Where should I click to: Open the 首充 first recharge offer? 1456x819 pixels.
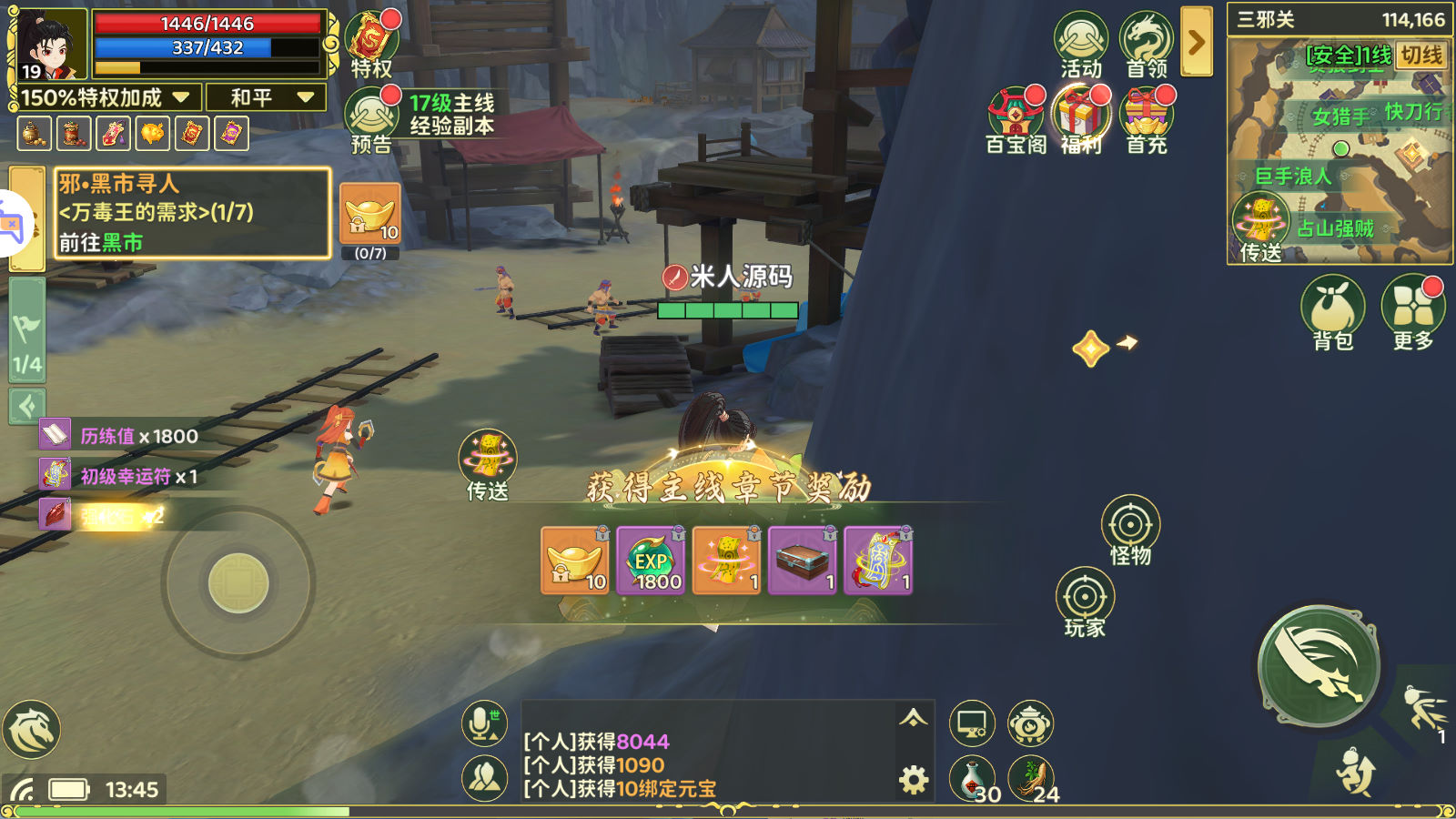click(1146, 119)
